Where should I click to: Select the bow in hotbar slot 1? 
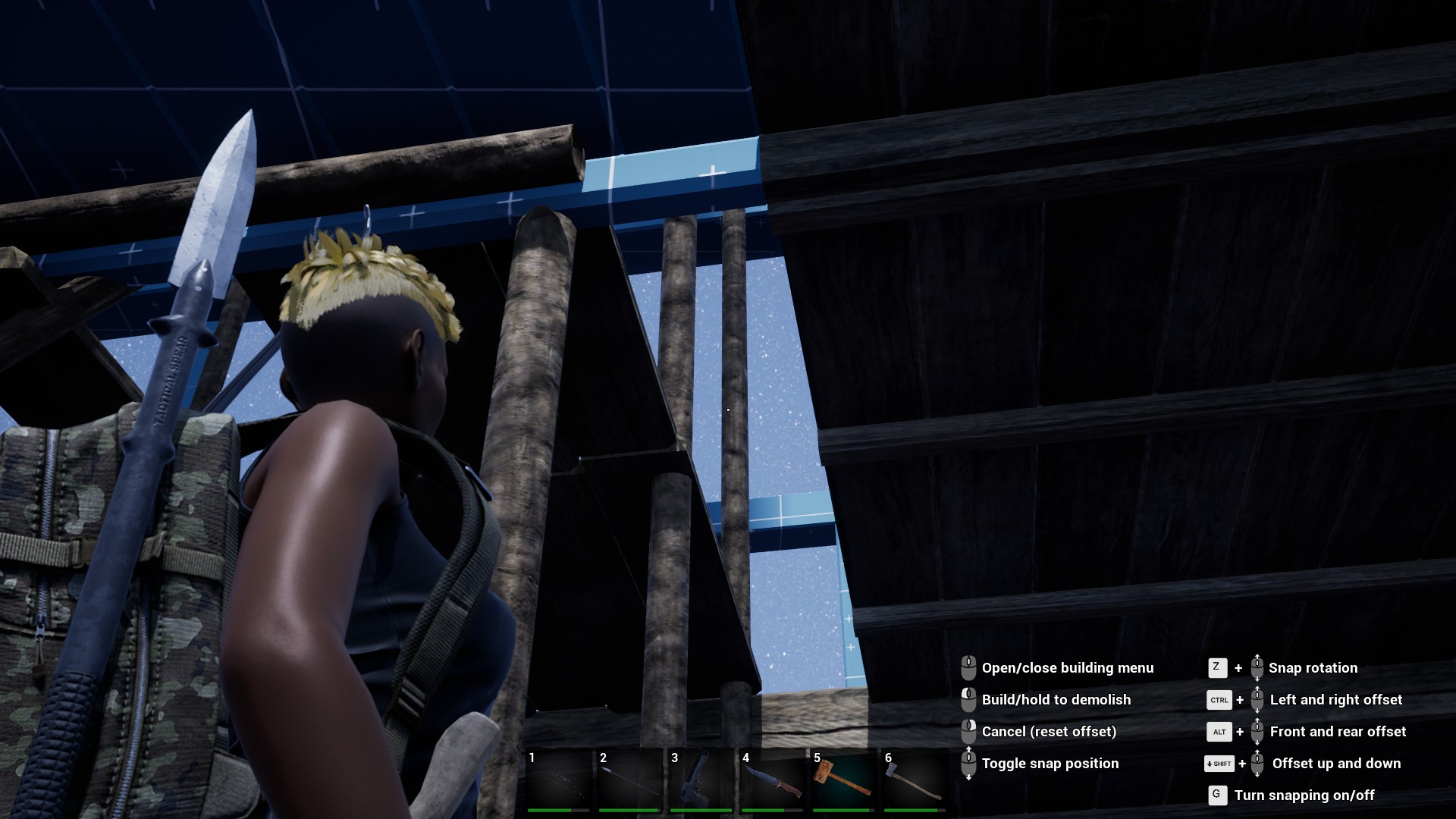(558, 781)
